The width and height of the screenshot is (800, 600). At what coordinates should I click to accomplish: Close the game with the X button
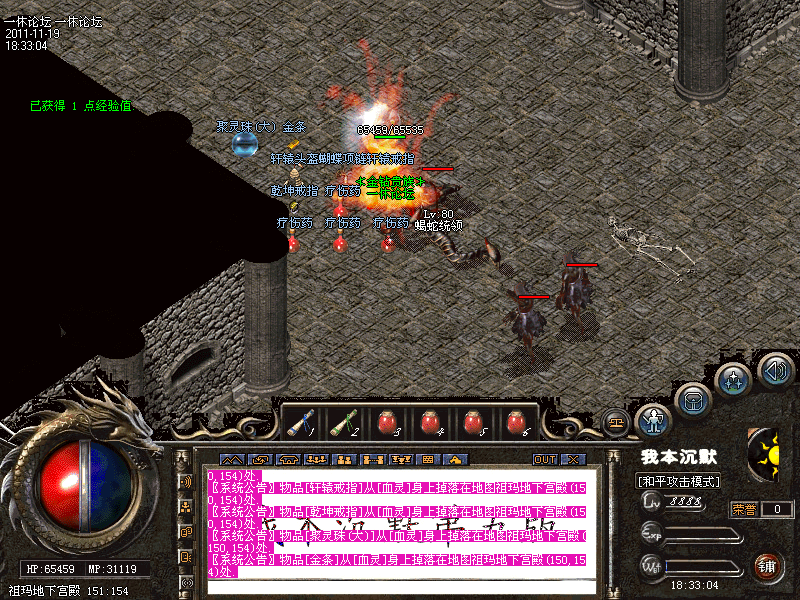(573, 459)
